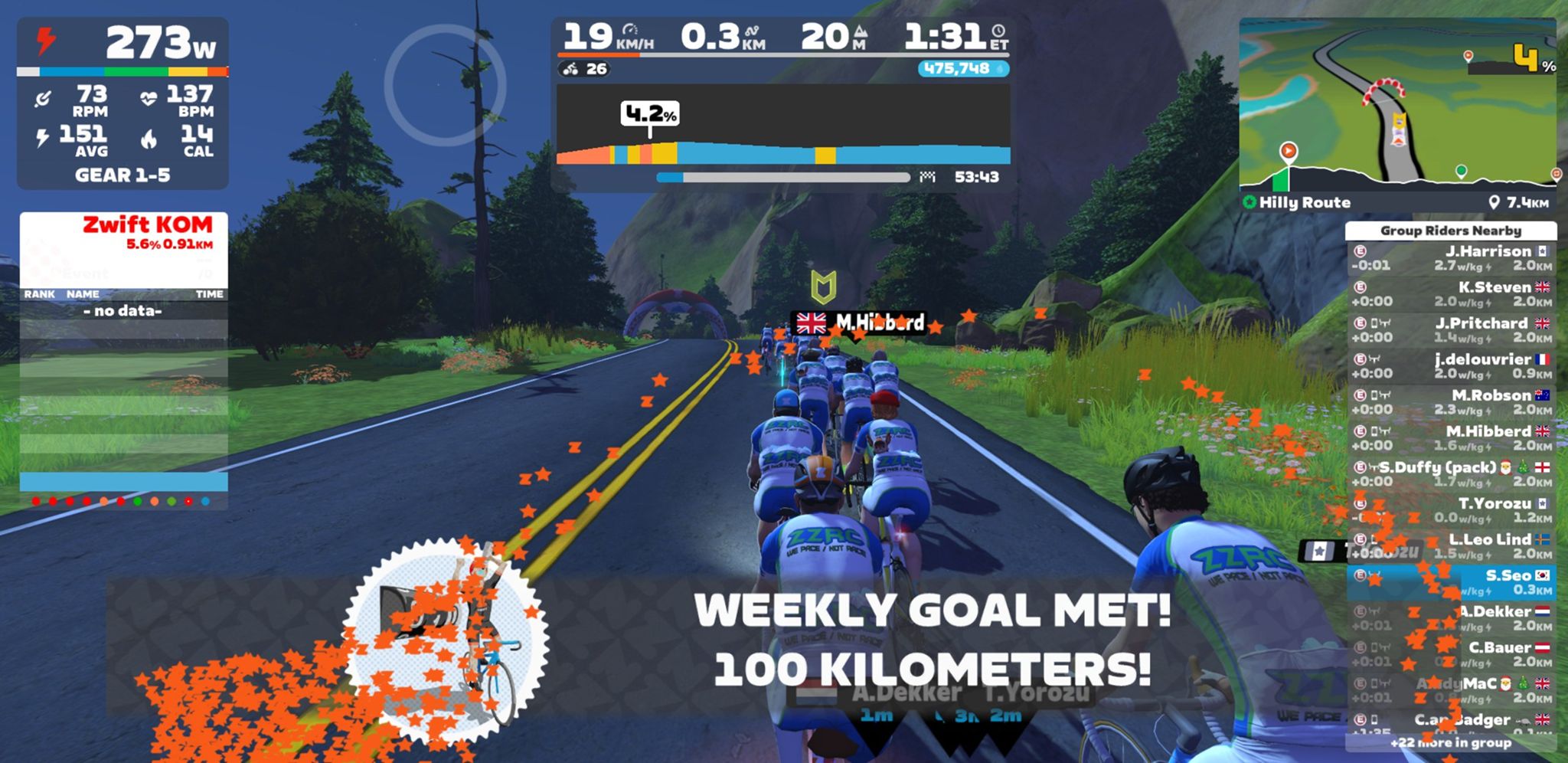Click the empty power-up ring

tap(445, 84)
